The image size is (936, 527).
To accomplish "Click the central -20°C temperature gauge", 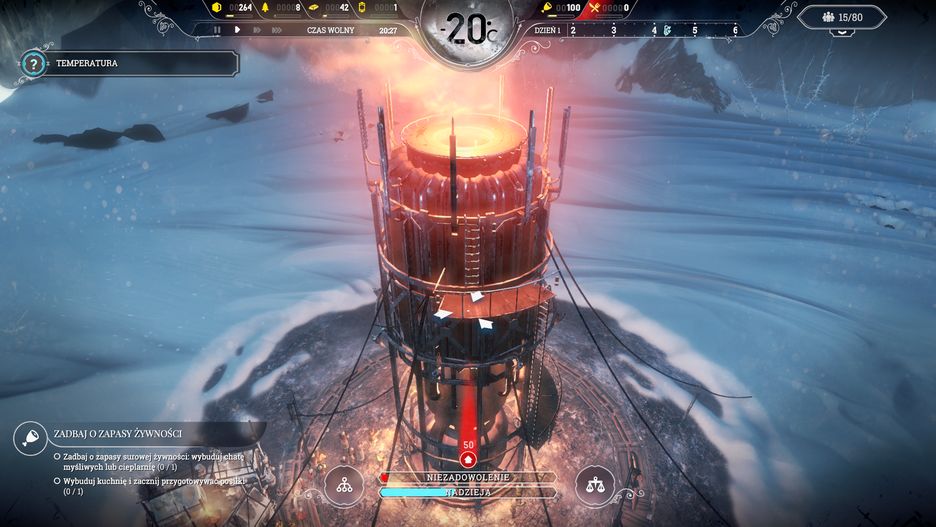I will (467, 30).
